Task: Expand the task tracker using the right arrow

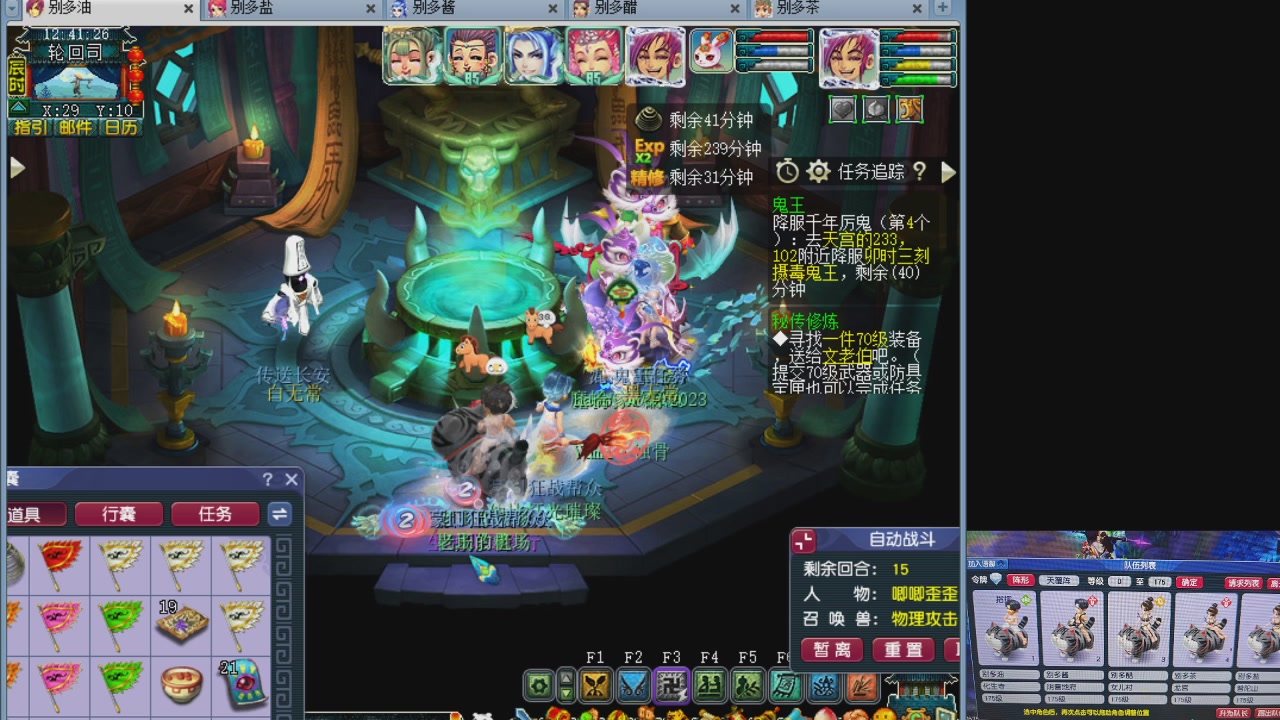Action: [x=948, y=171]
